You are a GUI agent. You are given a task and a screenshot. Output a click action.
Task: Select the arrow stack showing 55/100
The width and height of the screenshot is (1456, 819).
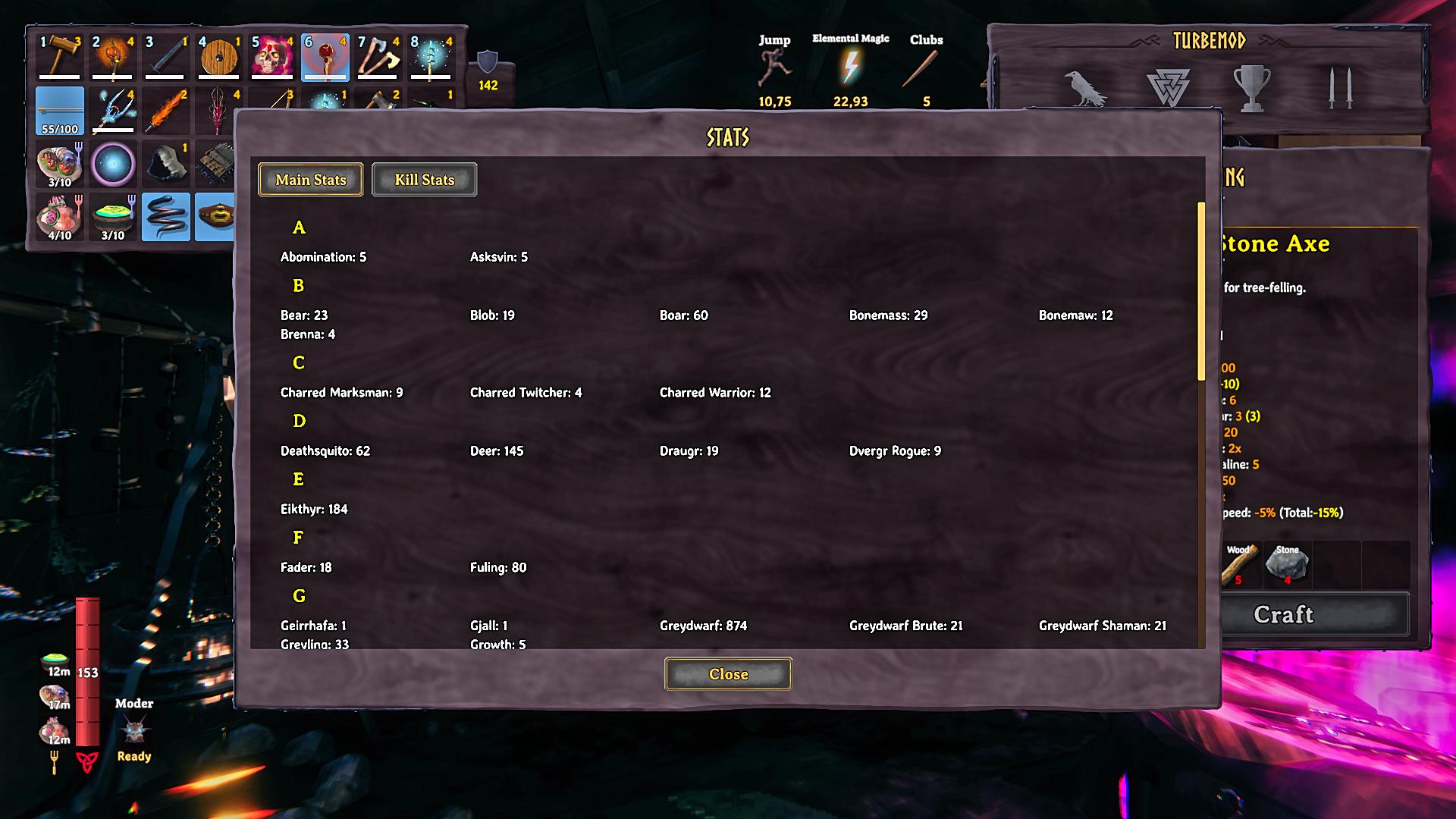click(x=60, y=111)
